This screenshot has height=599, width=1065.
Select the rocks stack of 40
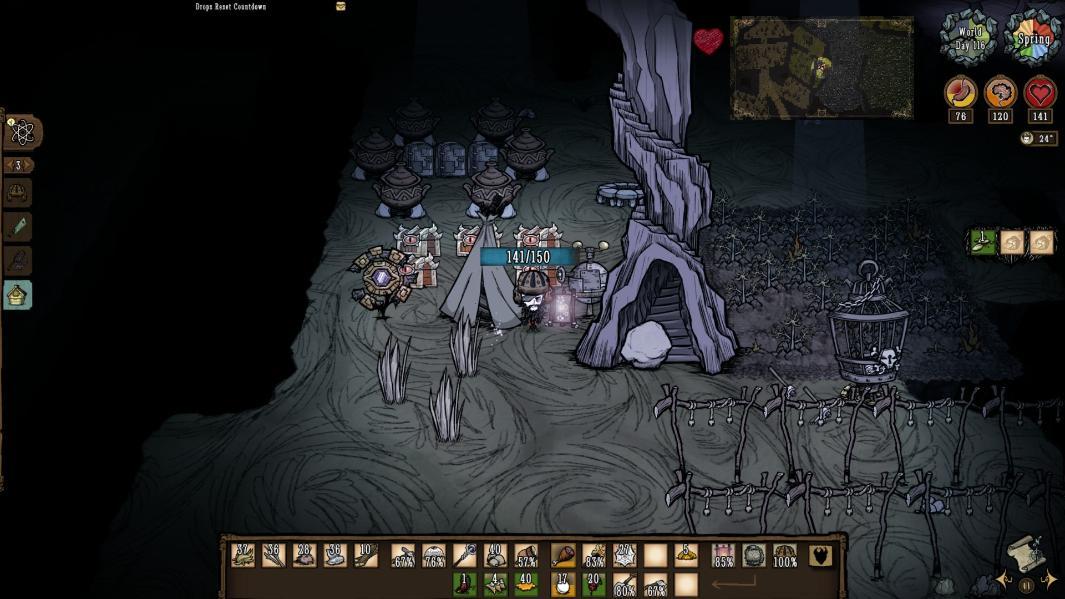click(x=494, y=556)
